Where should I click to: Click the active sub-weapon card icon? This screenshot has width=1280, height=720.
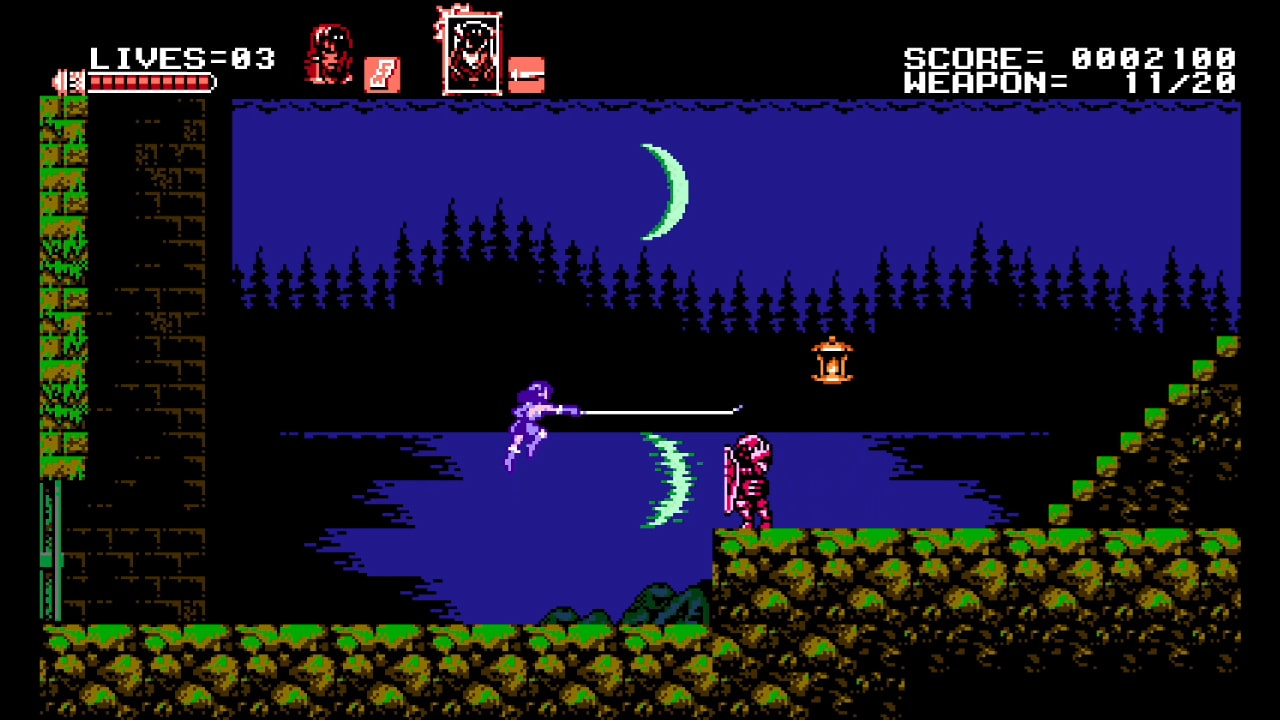(x=383, y=72)
